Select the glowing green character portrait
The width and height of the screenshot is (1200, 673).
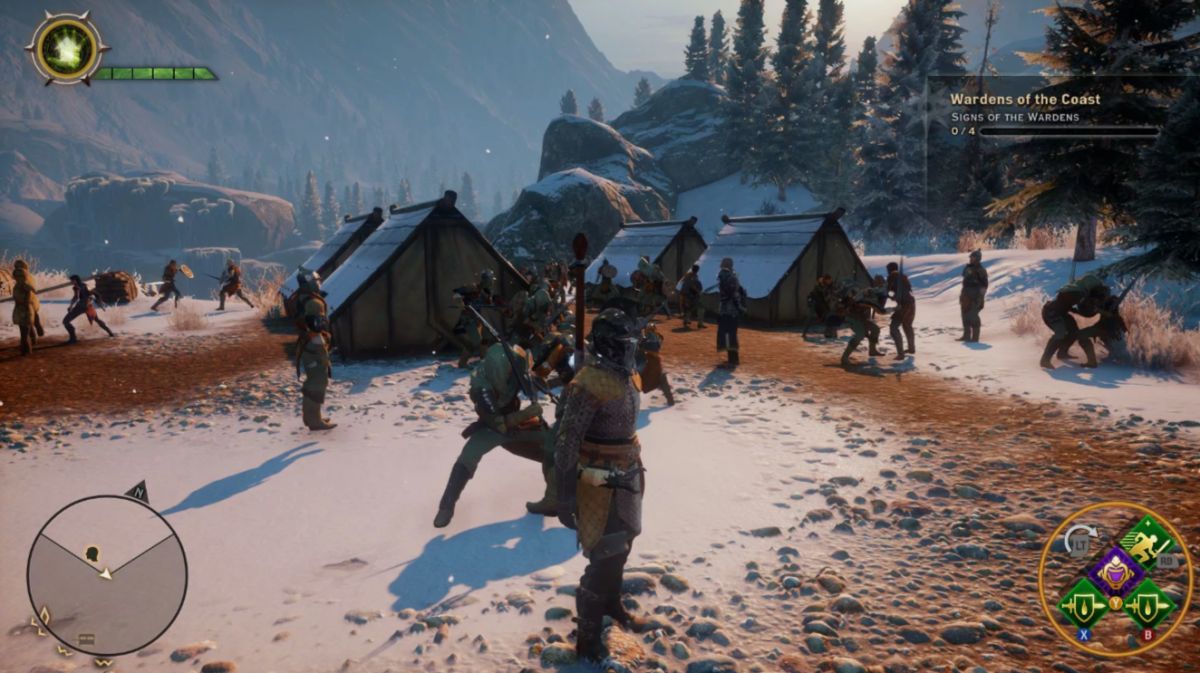click(67, 48)
